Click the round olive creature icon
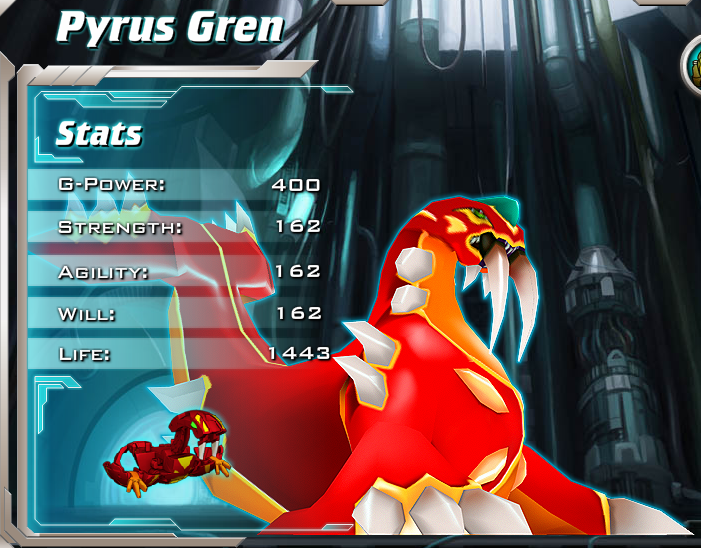 (693, 65)
